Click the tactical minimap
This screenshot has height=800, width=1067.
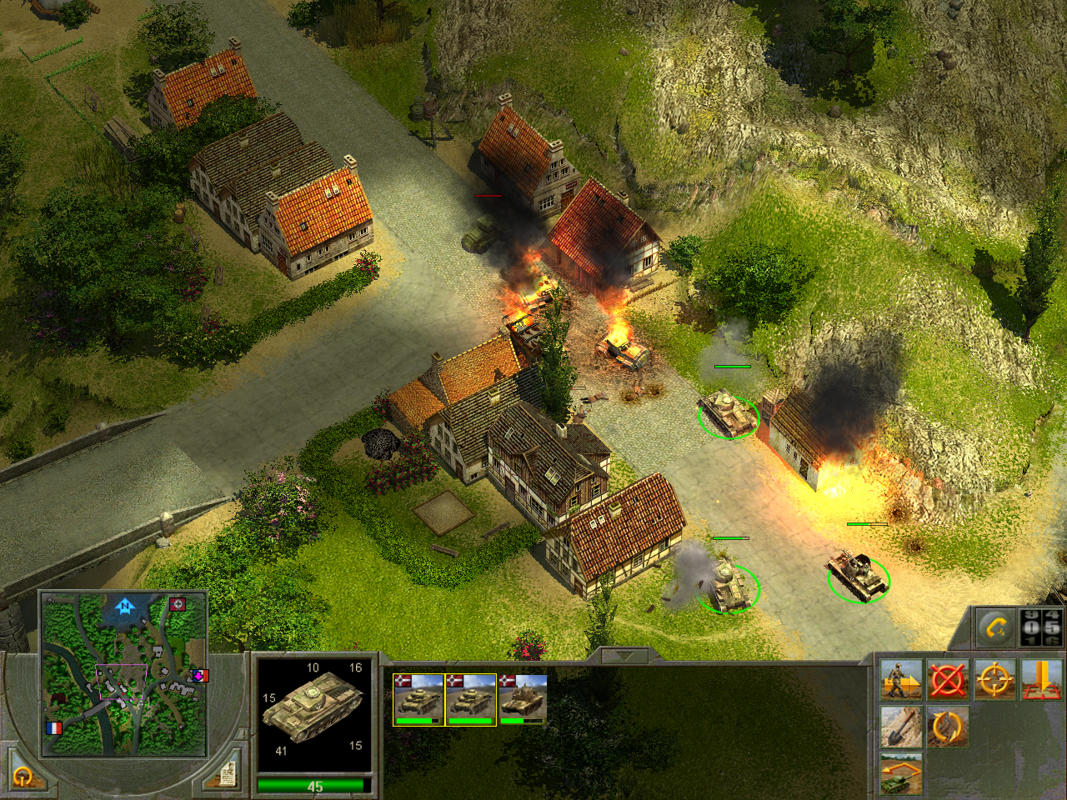[x=124, y=673]
